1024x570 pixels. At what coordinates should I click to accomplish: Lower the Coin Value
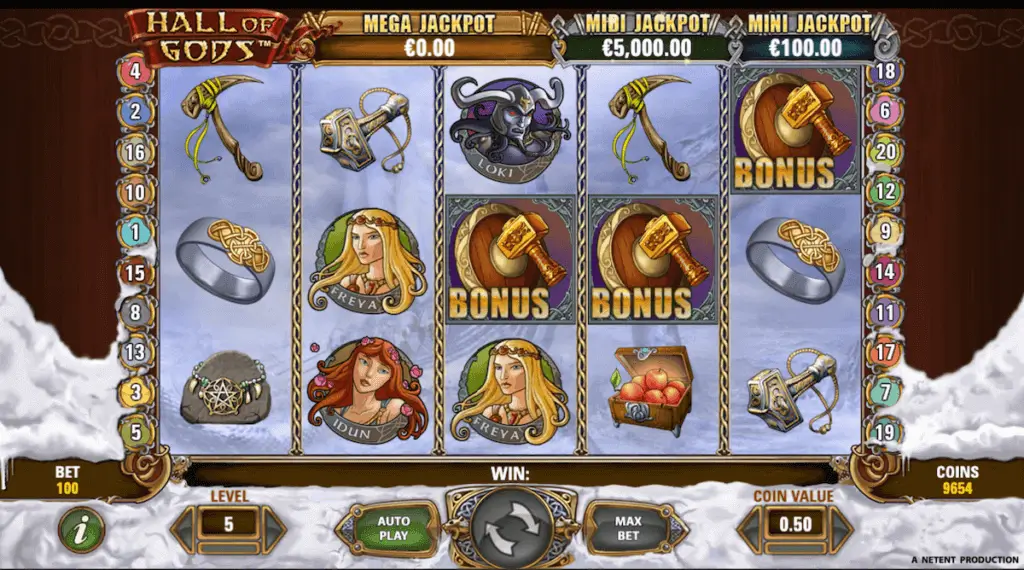click(749, 524)
